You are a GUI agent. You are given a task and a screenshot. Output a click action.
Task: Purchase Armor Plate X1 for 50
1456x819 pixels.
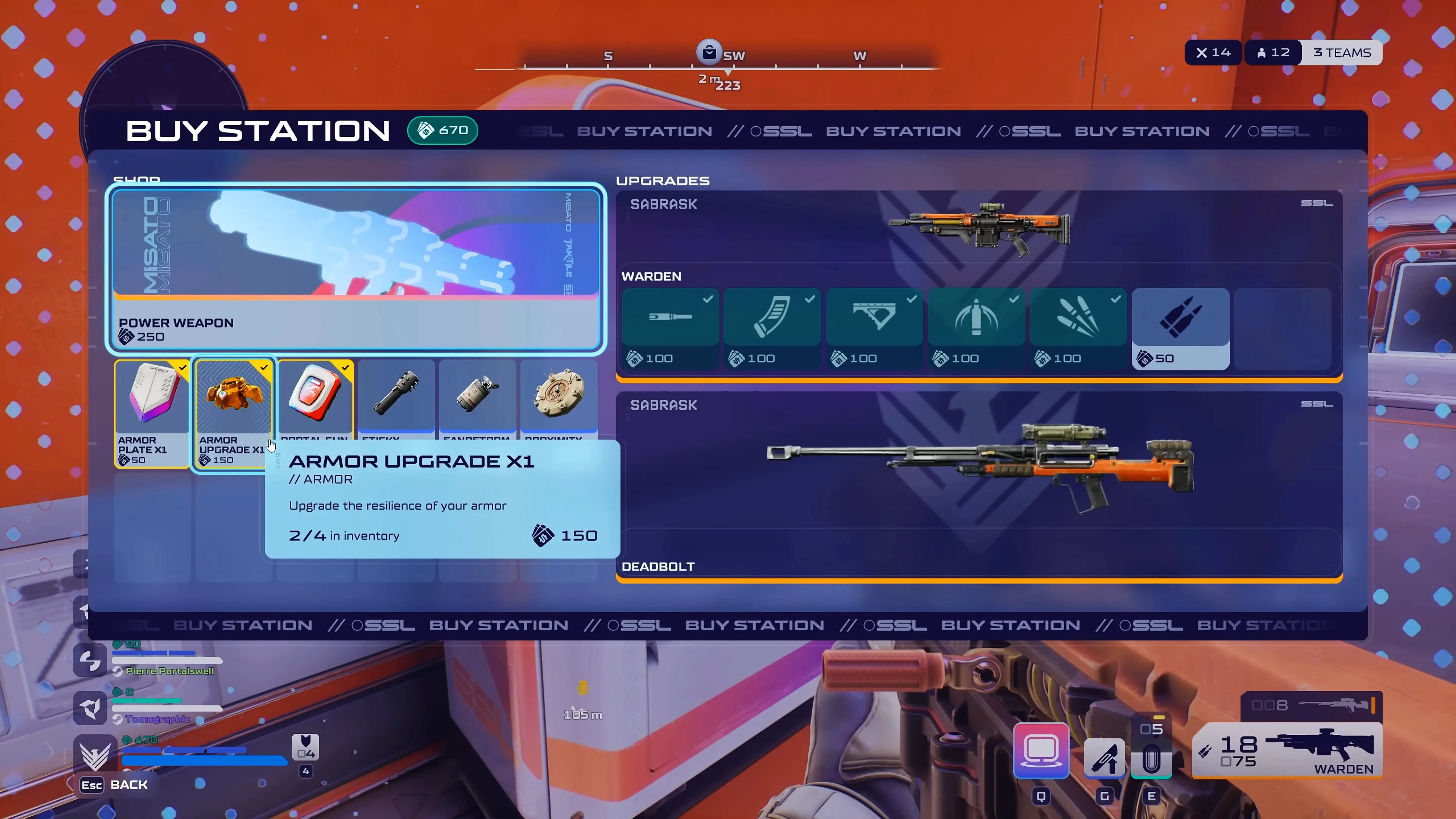pos(152,413)
